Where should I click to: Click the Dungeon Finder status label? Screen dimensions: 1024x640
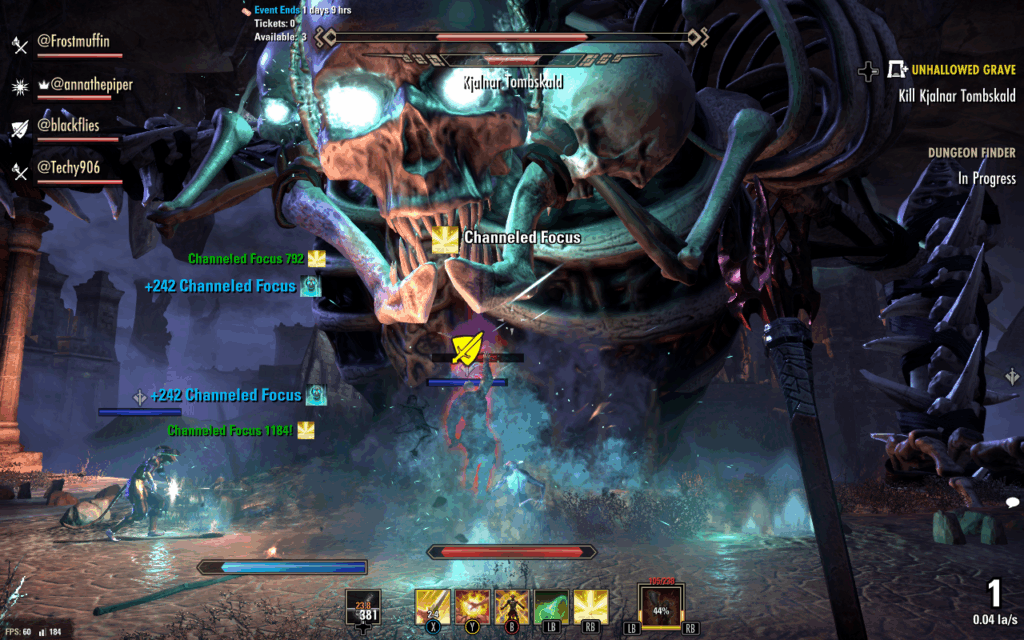[x=971, y=153]
